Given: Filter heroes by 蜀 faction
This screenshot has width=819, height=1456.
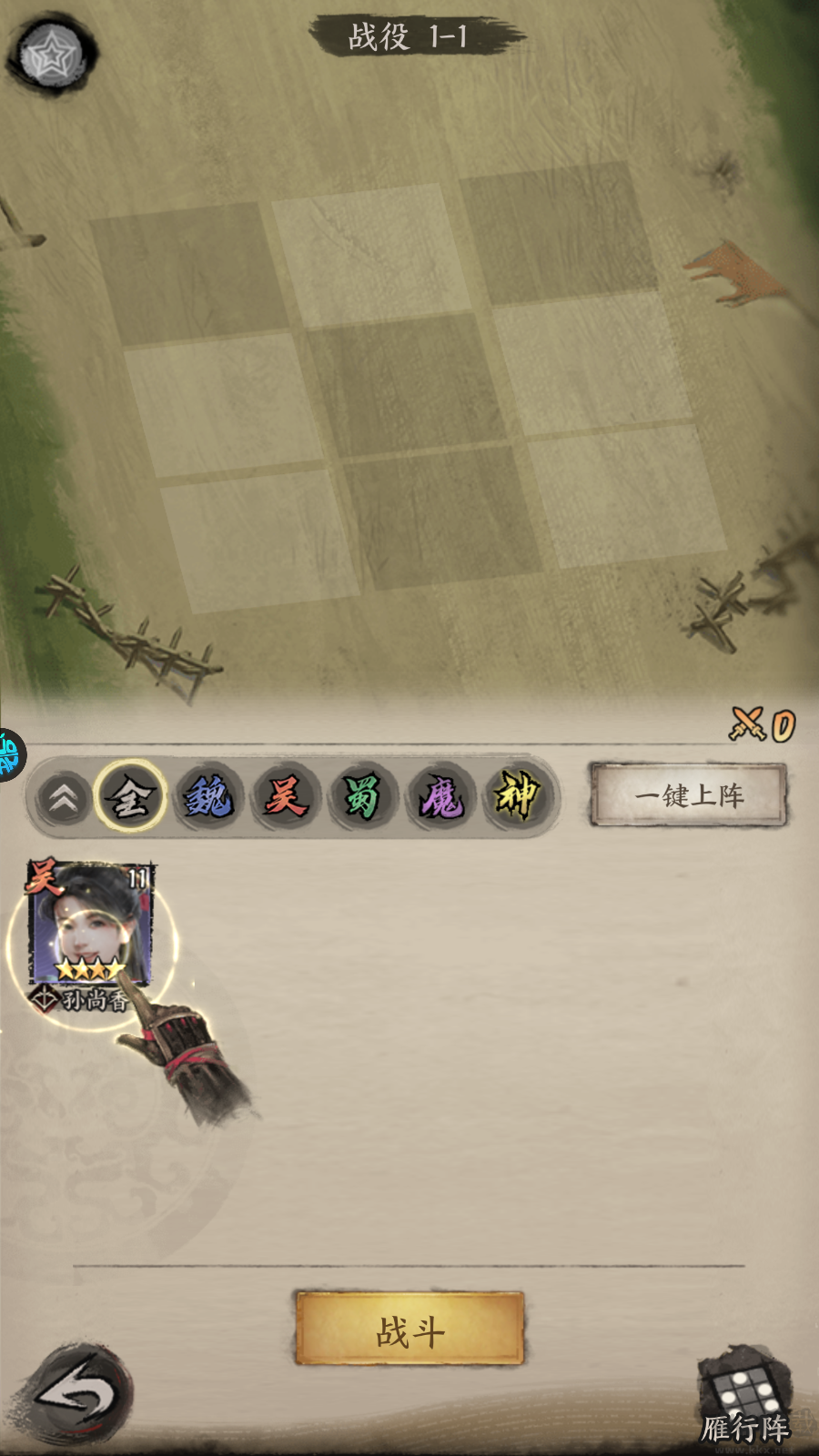Looking at the screenshot, I should 362,797.
